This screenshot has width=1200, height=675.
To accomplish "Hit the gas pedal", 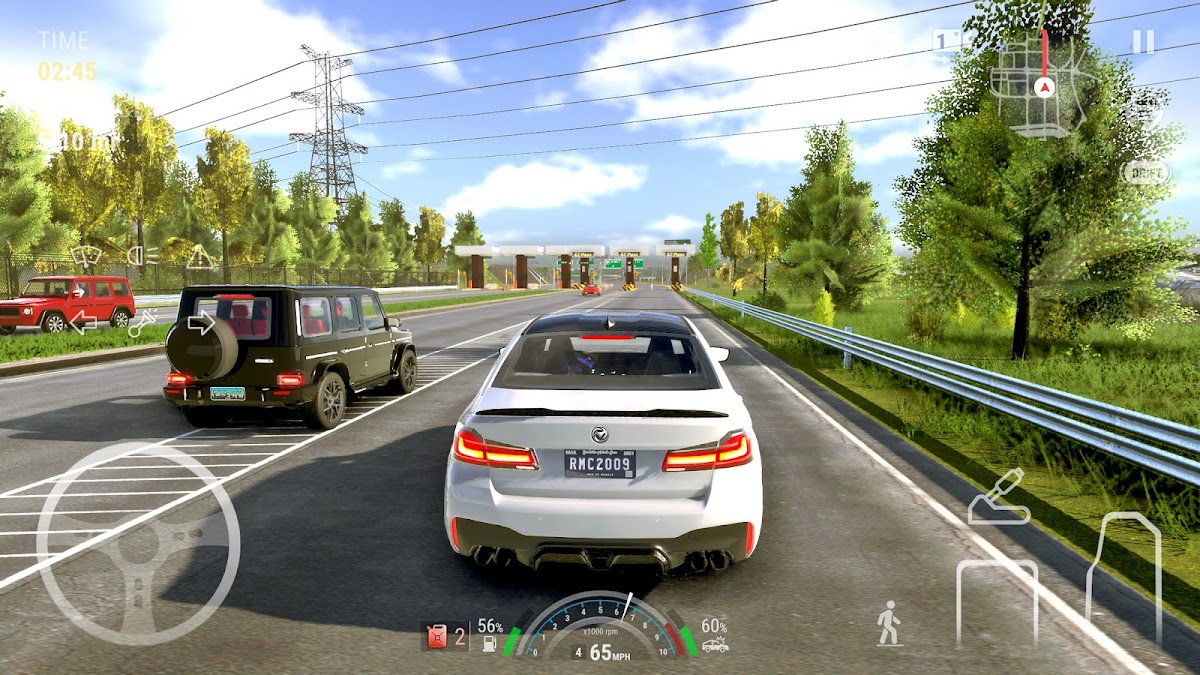I will (x=1124, y=578).
